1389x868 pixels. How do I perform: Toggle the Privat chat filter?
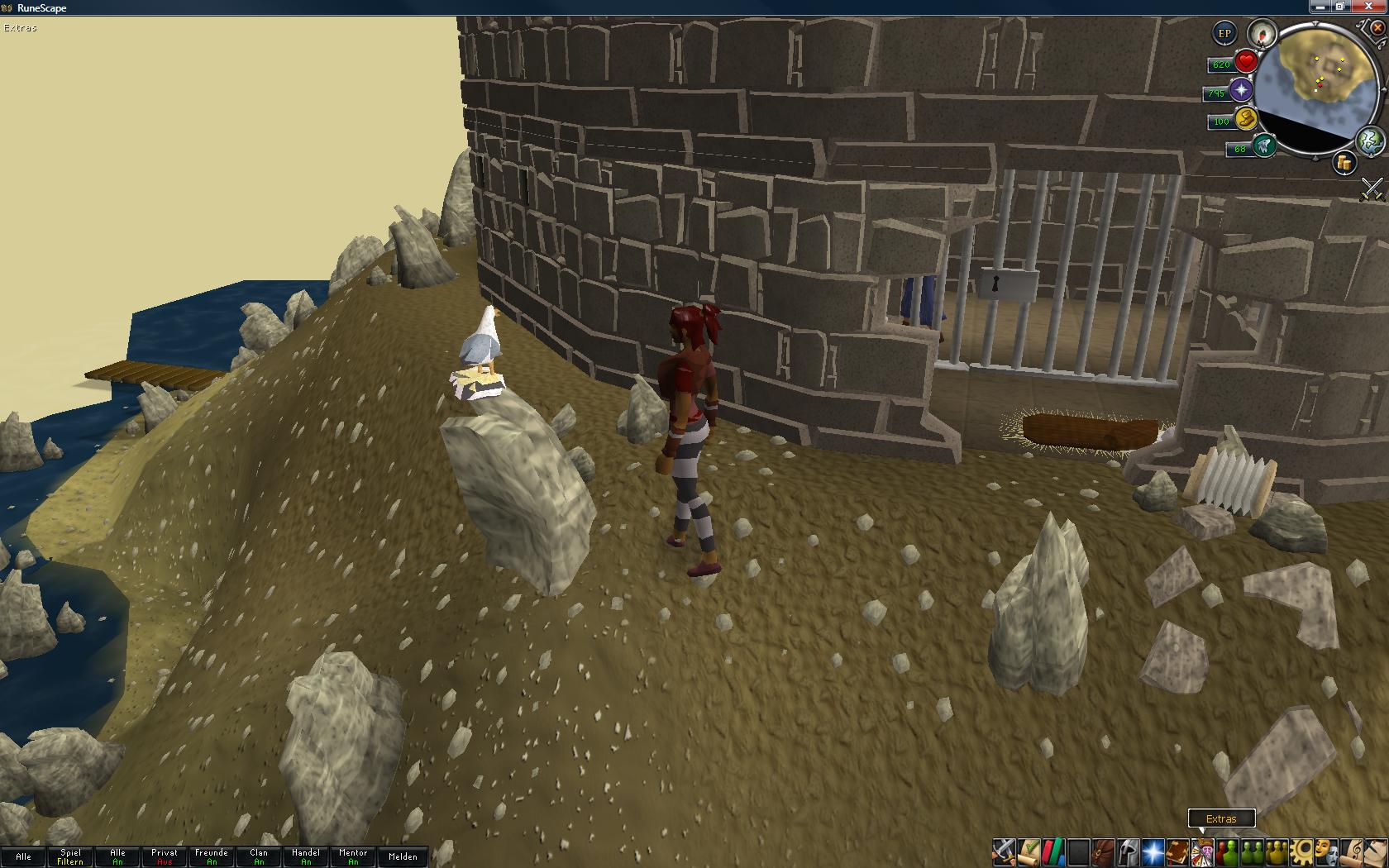pyautogui.click(x=165, y=856)
